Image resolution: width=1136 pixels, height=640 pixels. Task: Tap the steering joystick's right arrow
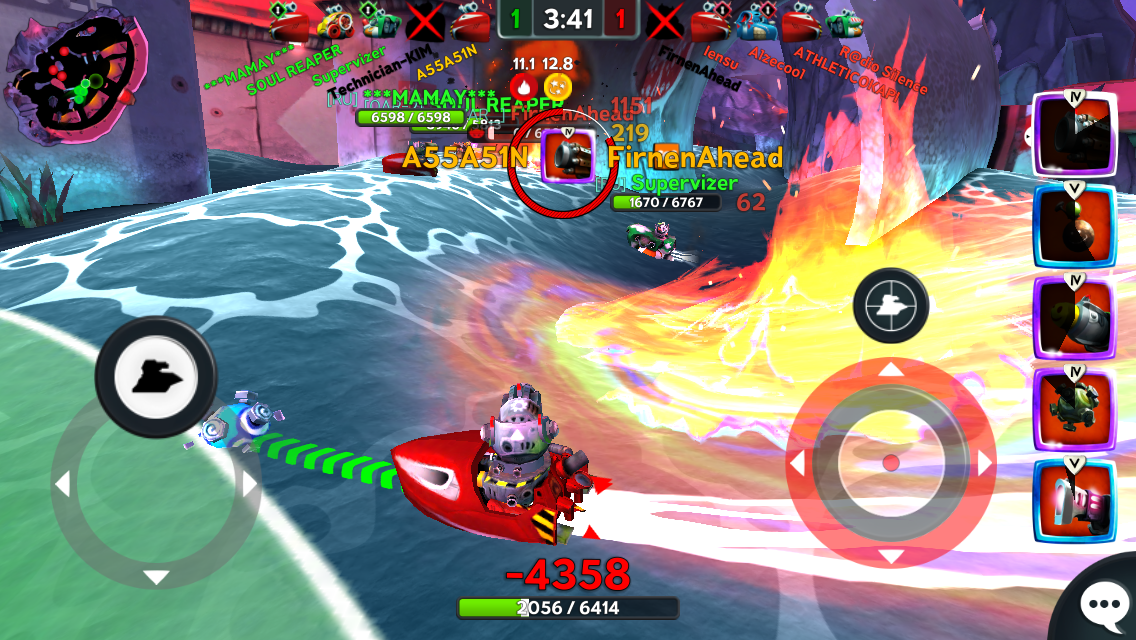(247, 485)
